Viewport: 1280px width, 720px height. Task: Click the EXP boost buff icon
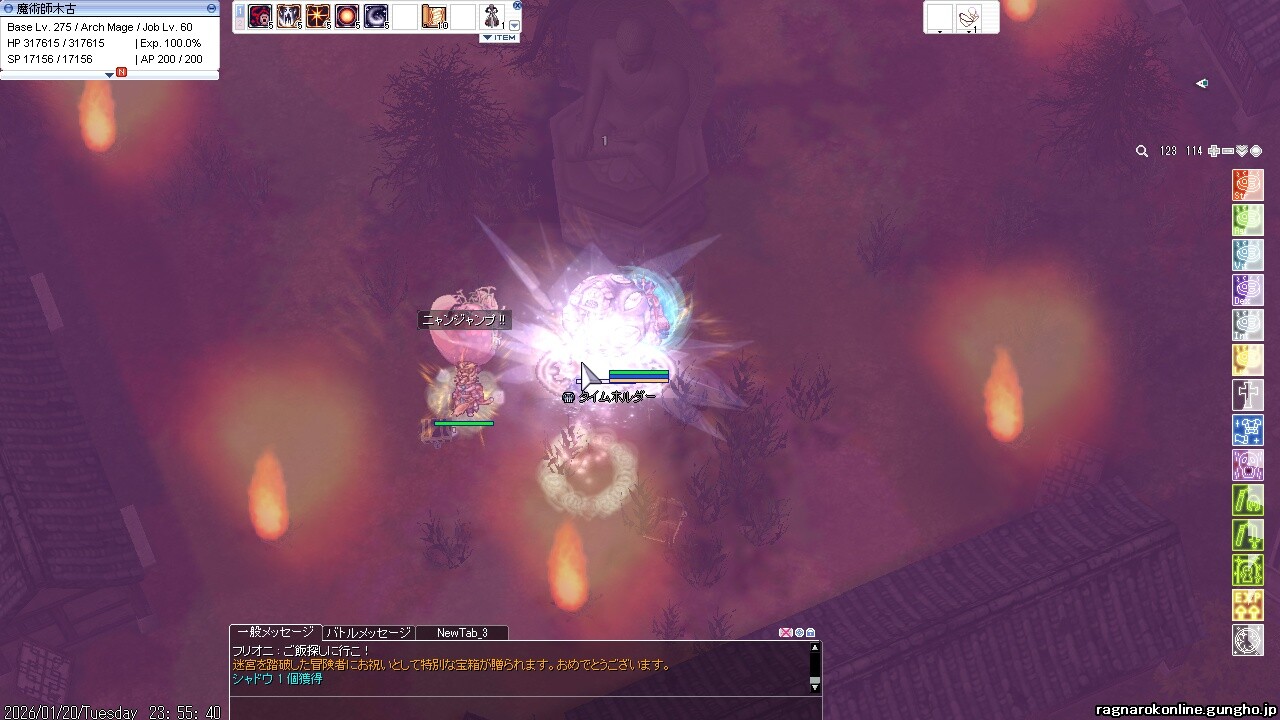point(1248,605)
